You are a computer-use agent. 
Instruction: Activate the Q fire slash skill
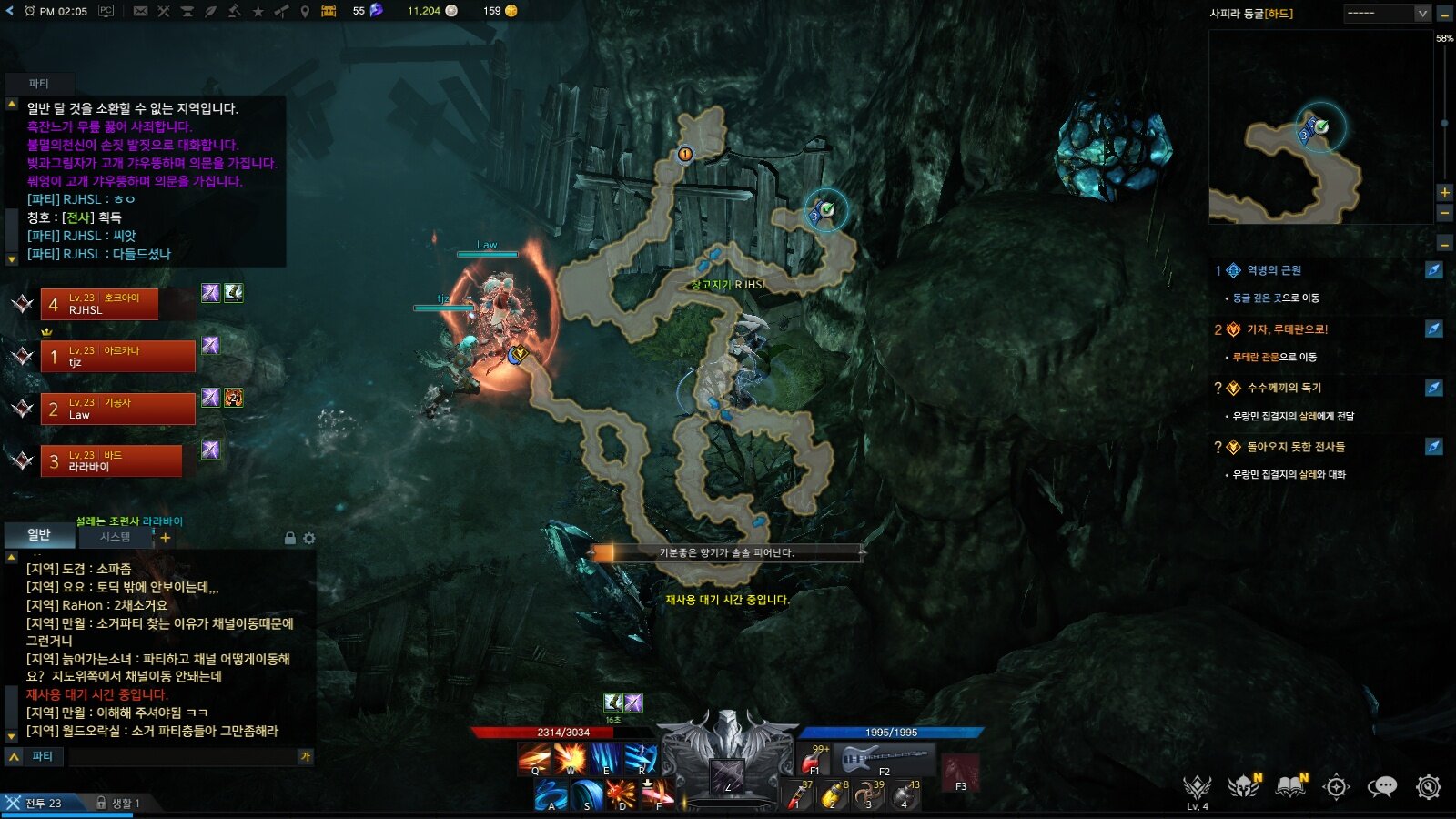(x=534, y=758)
